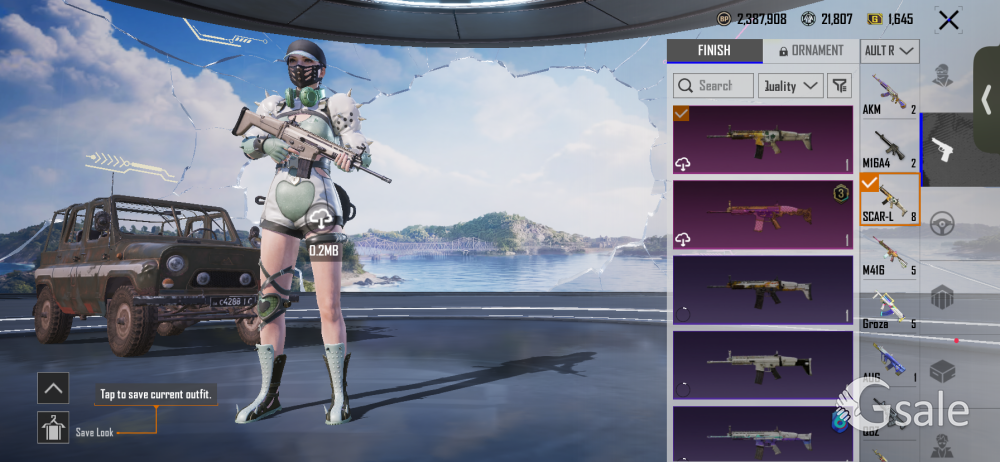Image resolution: width=1000 pixels, height=462 pixels.
Task: Choose the Groza from the weapon list
Action: pyautogui.click(x=889, y=307)
